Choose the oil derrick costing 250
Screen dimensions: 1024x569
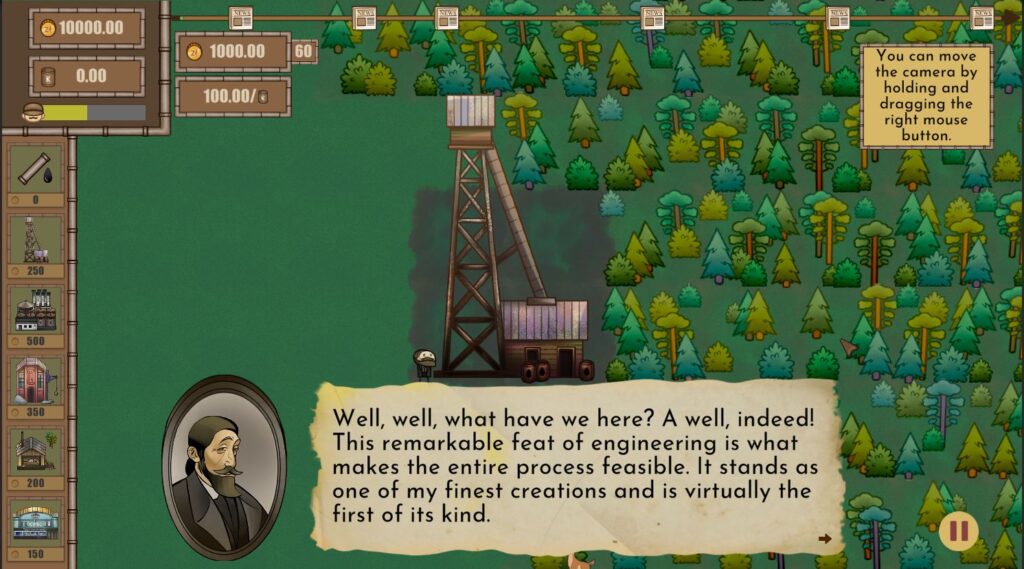(36, 239)
